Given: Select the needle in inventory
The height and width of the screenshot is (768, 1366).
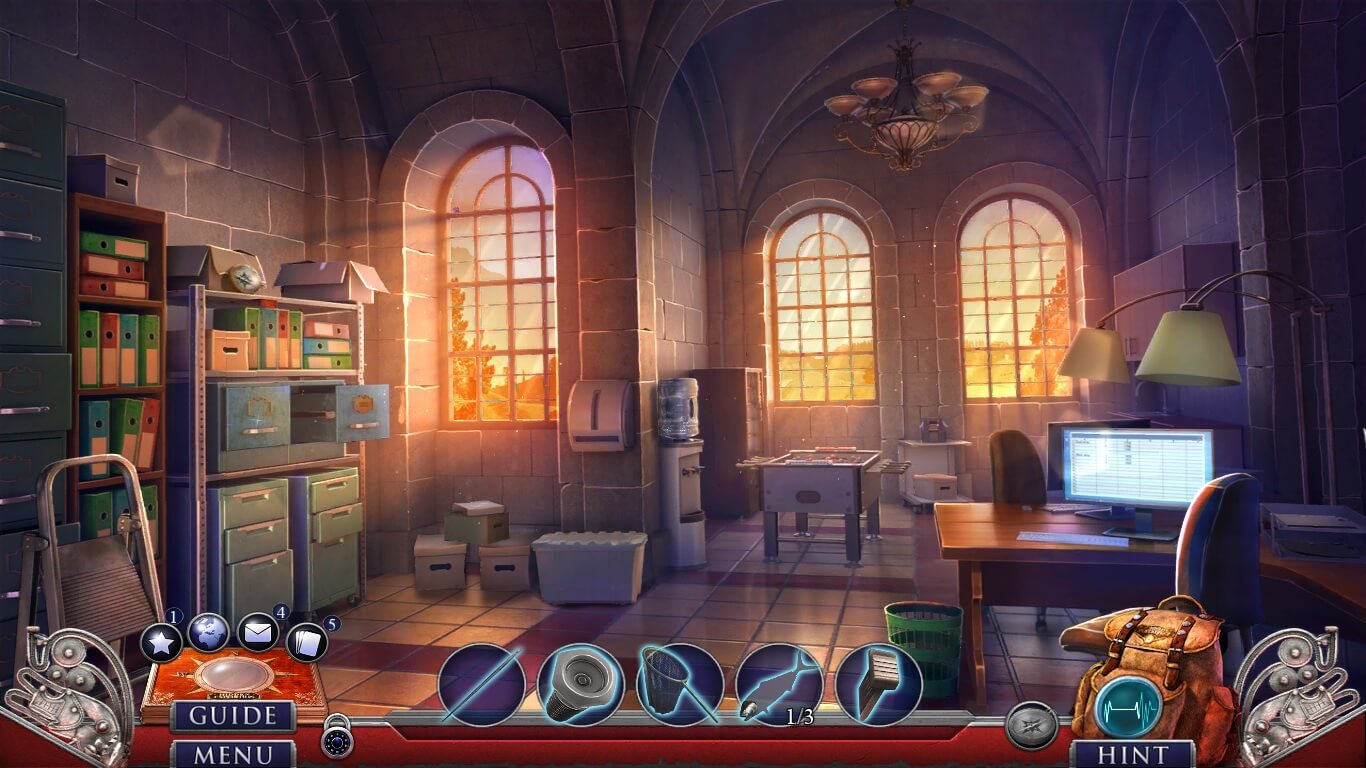Looking at the screenshot, I should pyautogui.click(x=481, y=684).
